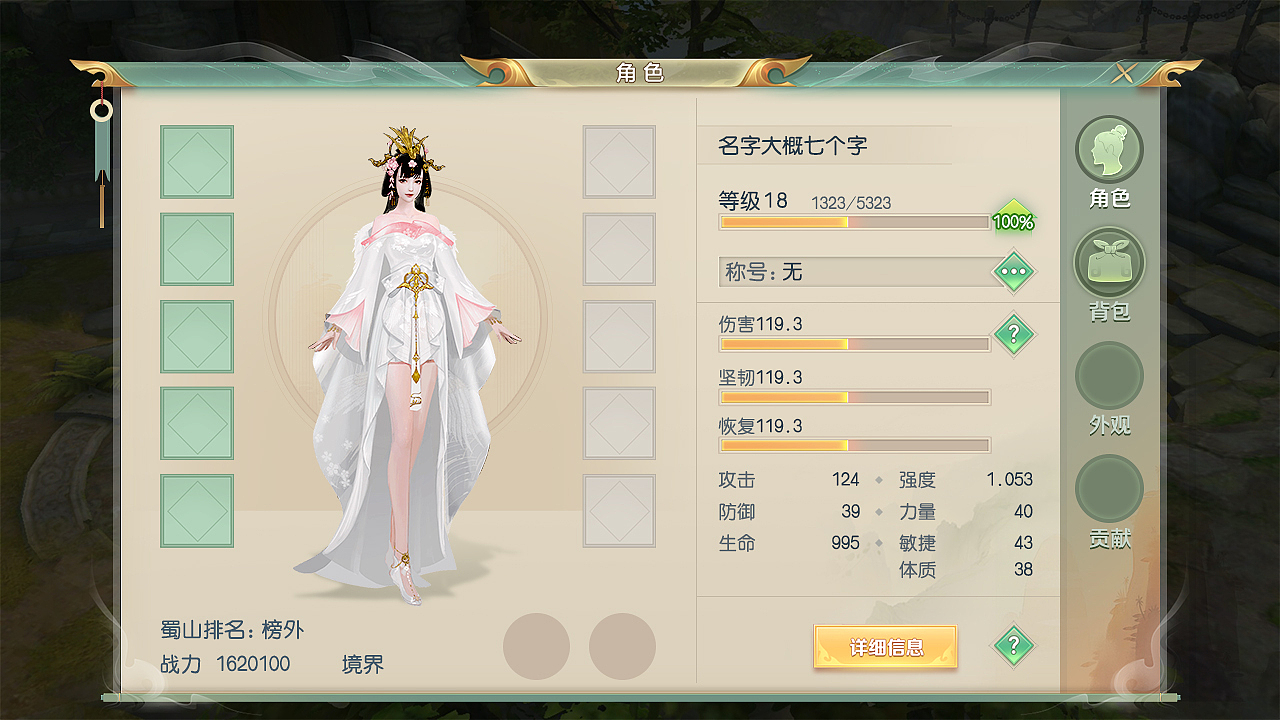This screenshot has width=1280, height=720.
Task: Select the top-left equipment slot
Action: pos(196,162)
